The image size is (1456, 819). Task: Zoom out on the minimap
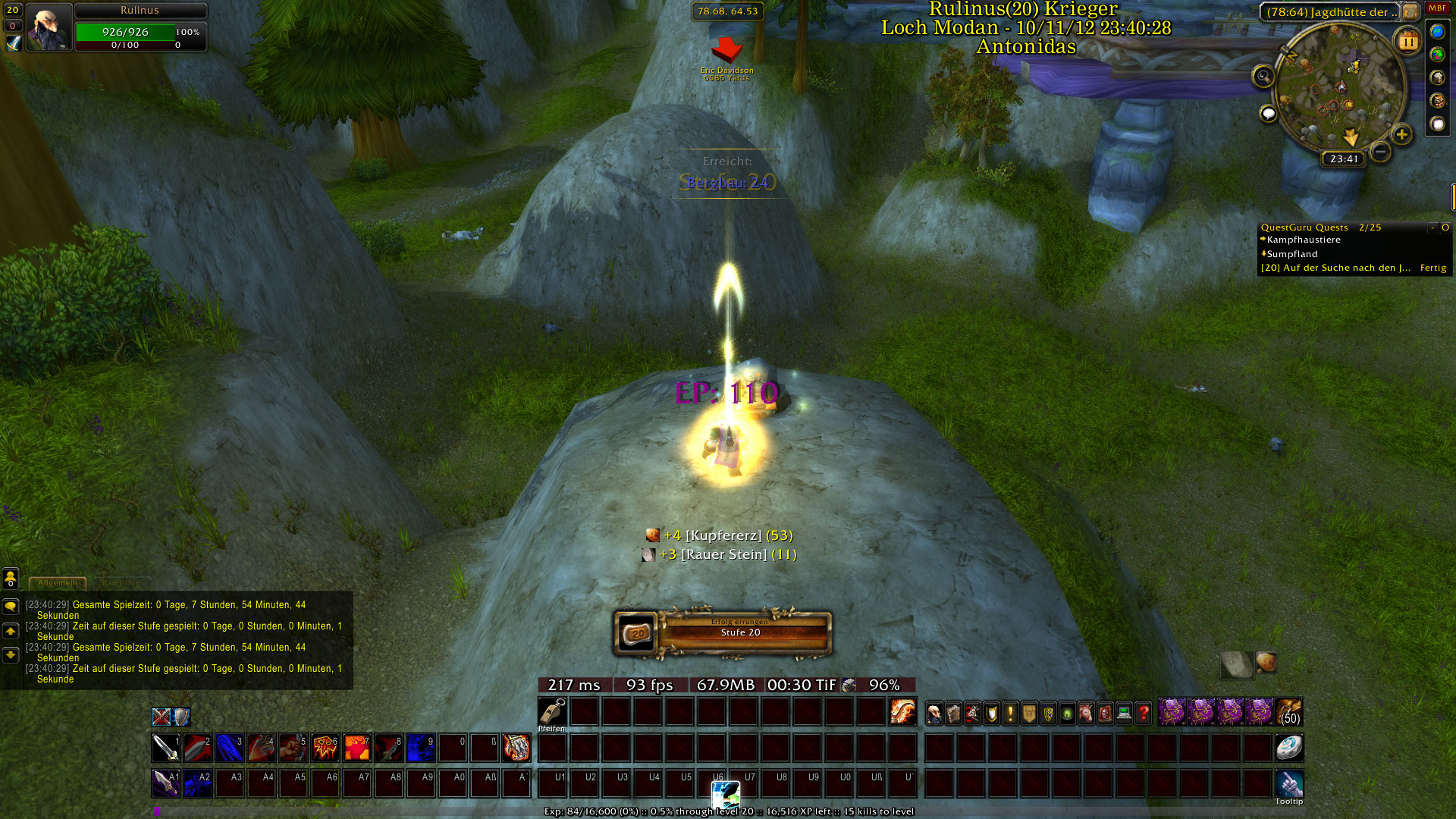tap(1381, 152)
